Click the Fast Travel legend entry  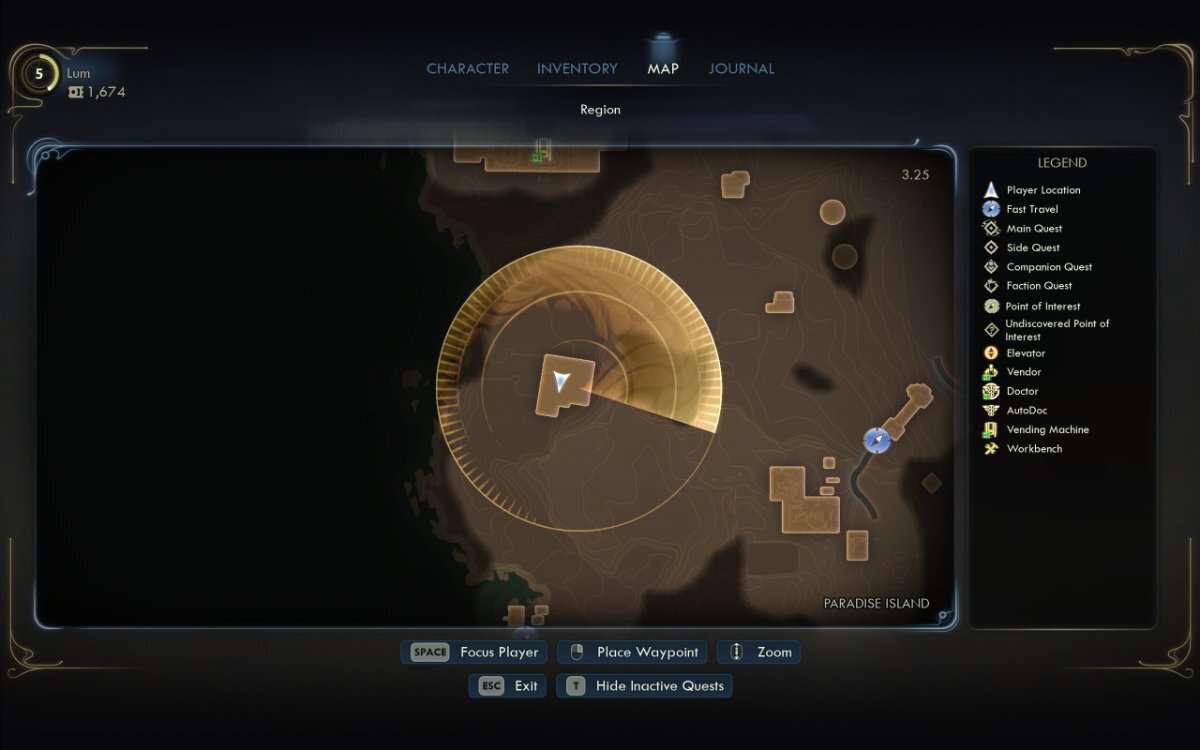tap(1032, 209)
